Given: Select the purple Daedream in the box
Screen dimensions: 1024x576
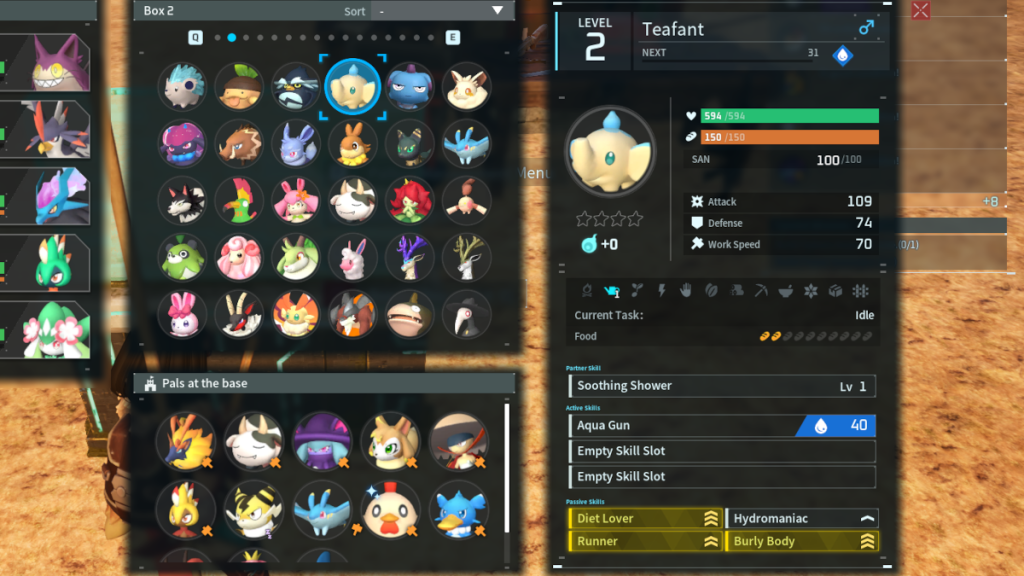Looking at the screenshot, I should click(x=182, y=144).
